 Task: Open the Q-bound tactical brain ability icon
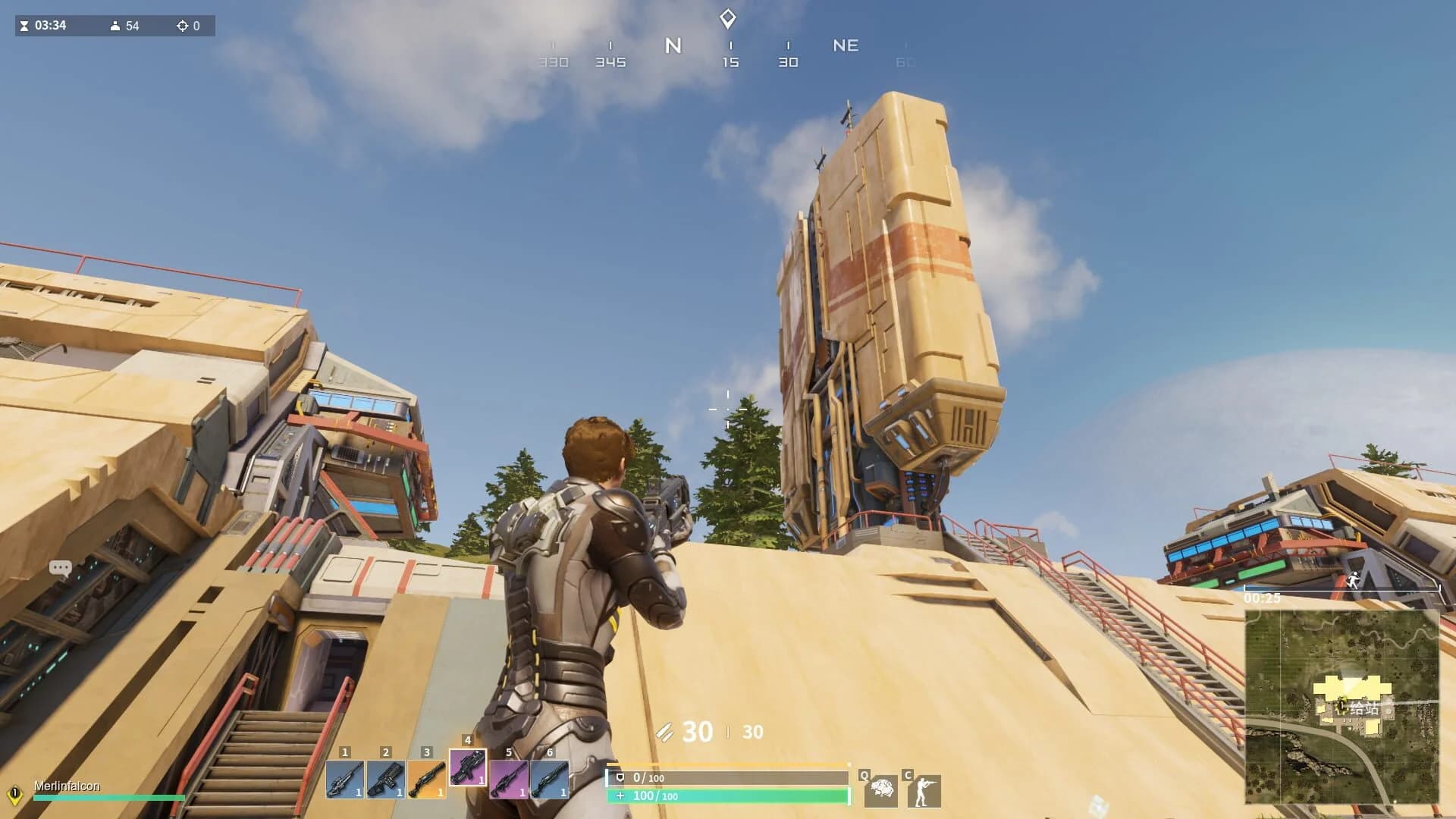coord(882,792)
